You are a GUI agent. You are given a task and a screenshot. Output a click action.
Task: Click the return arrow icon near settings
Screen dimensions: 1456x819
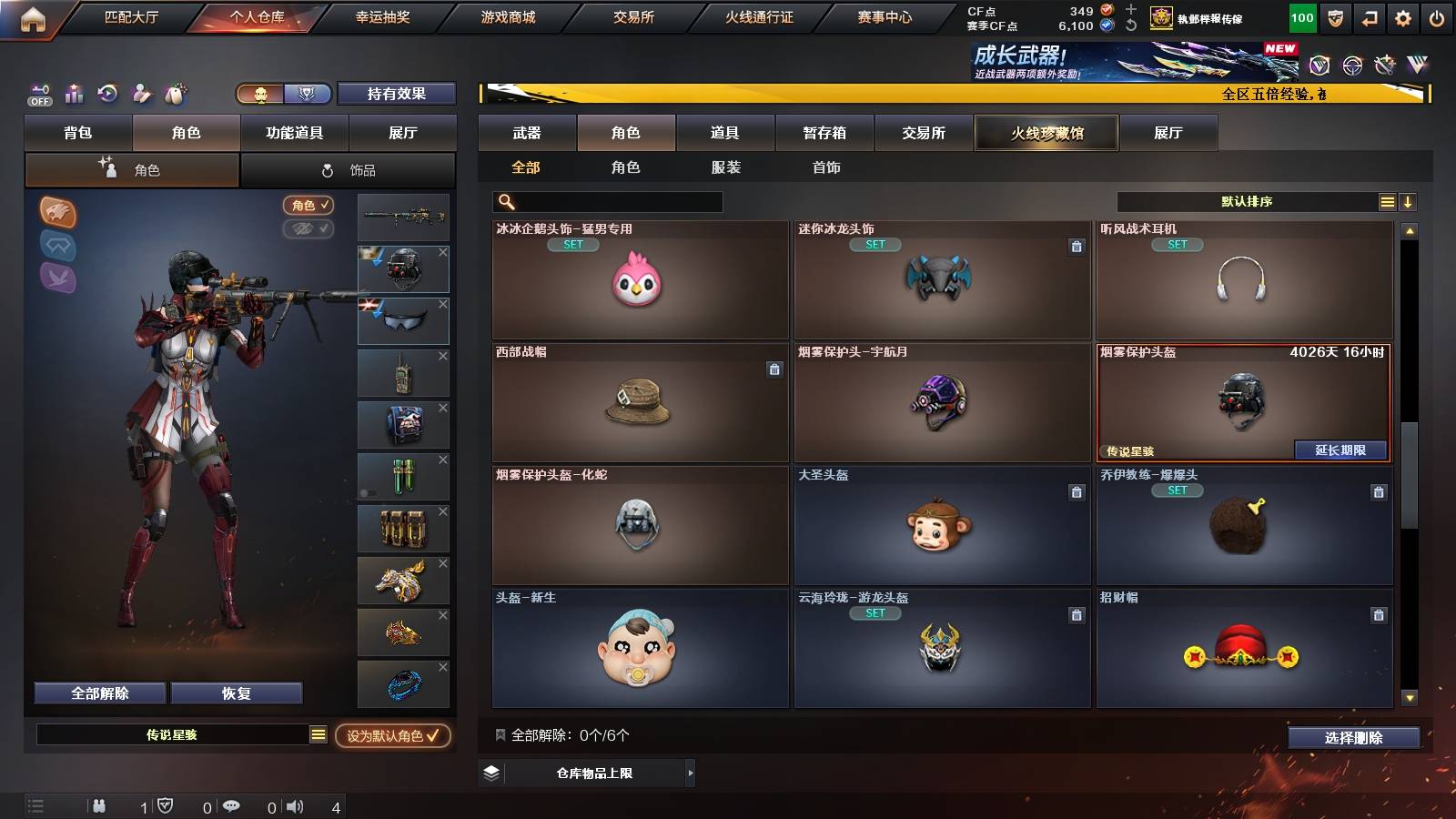(x=1368, y=17)
